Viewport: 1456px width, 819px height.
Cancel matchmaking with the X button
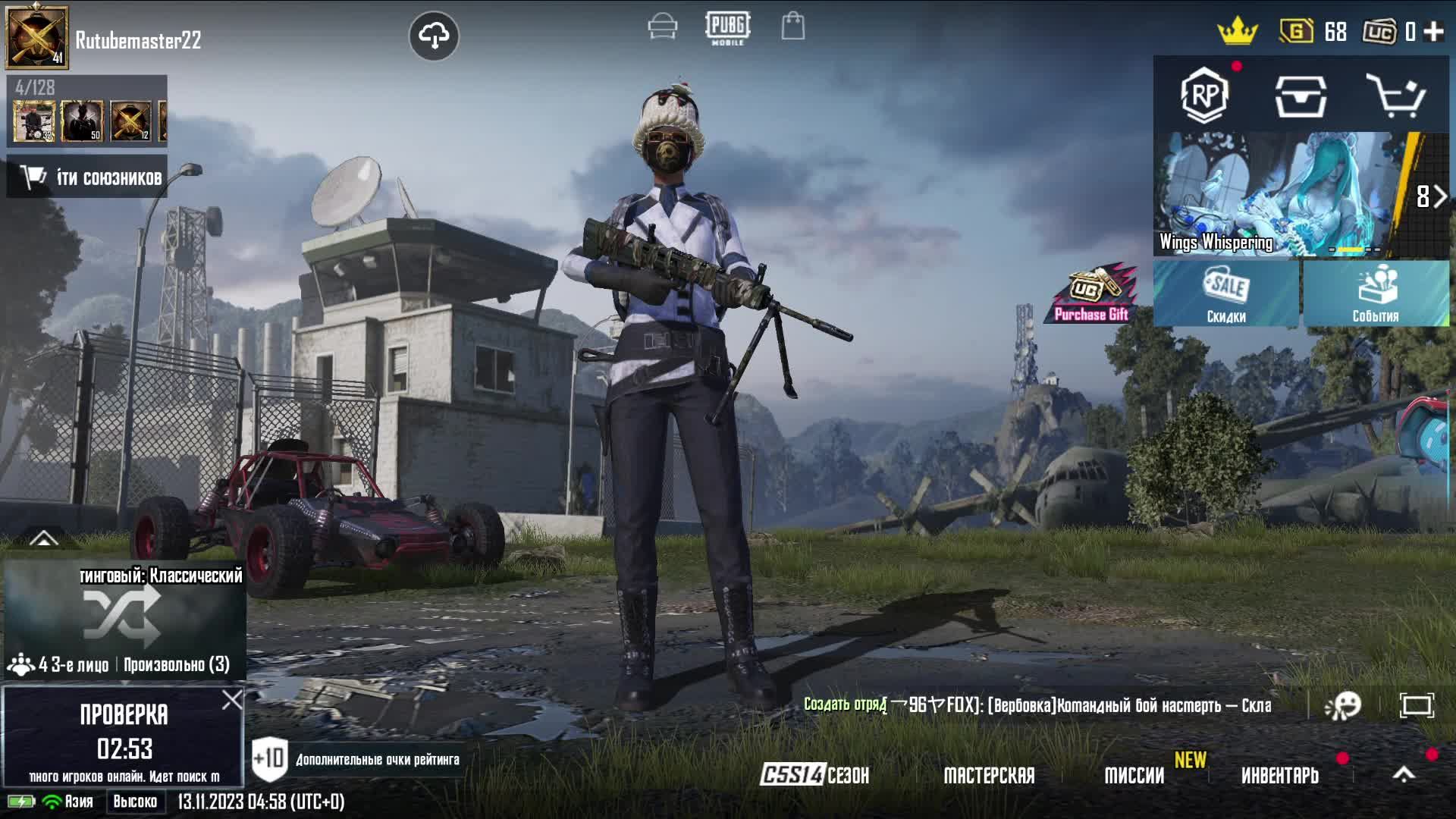point(232,699)
